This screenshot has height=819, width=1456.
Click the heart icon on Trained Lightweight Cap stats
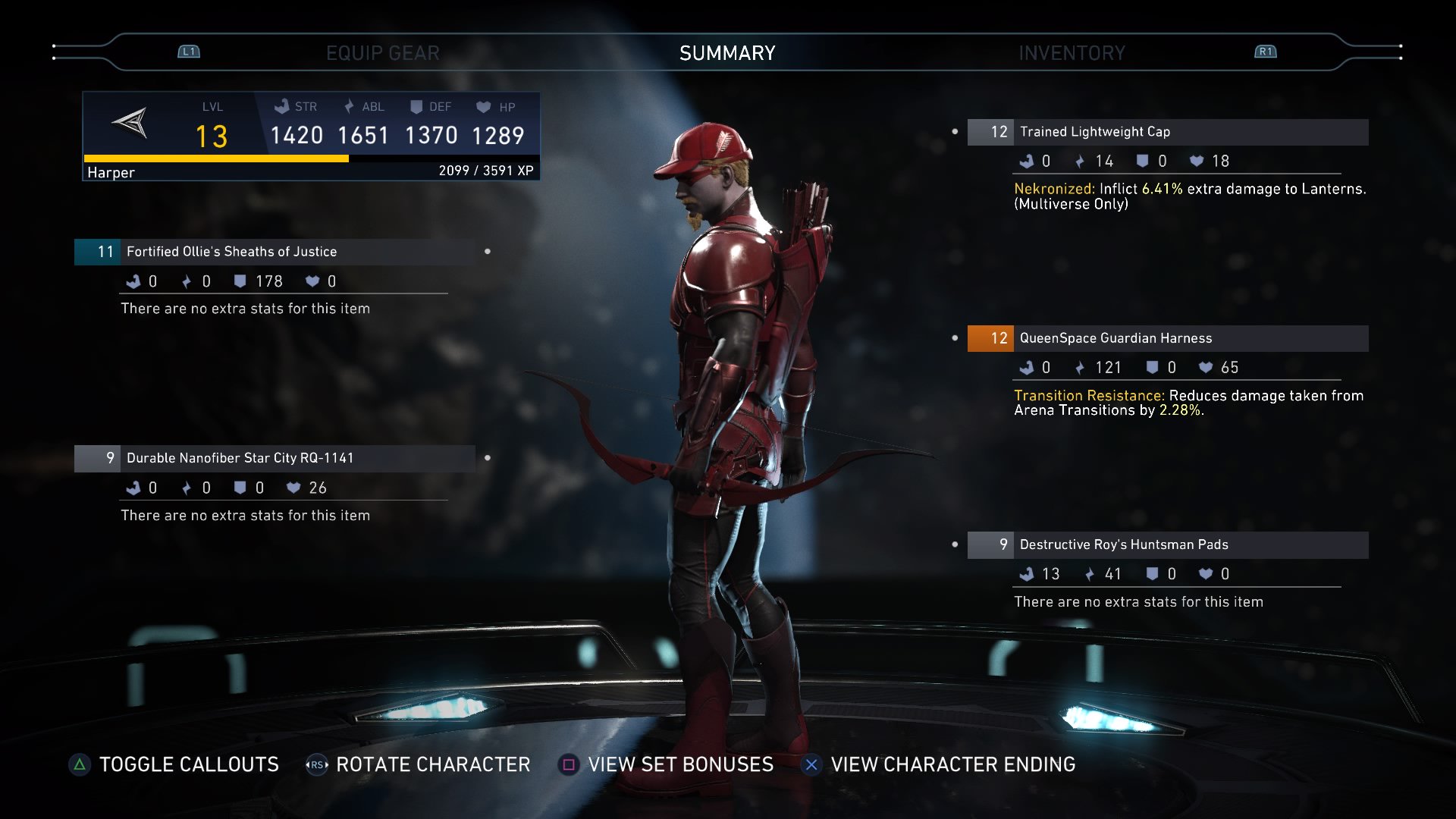pyautogui.click(x=1197, y=161)
